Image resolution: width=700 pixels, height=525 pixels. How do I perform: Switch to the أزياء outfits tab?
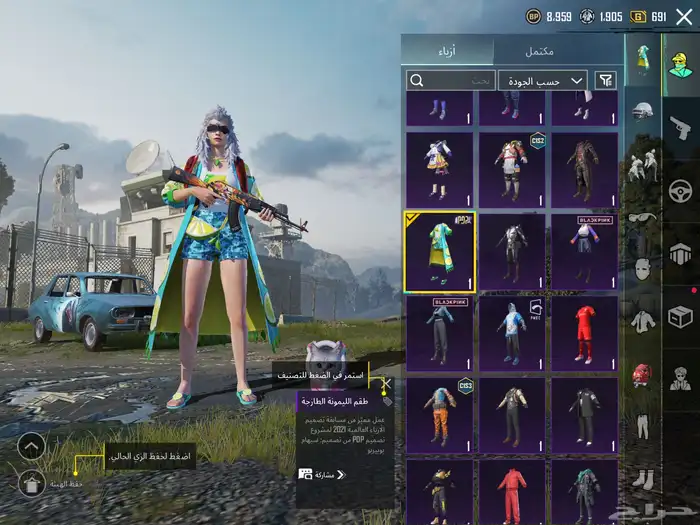pyautogui.click(x=447, y=50)
